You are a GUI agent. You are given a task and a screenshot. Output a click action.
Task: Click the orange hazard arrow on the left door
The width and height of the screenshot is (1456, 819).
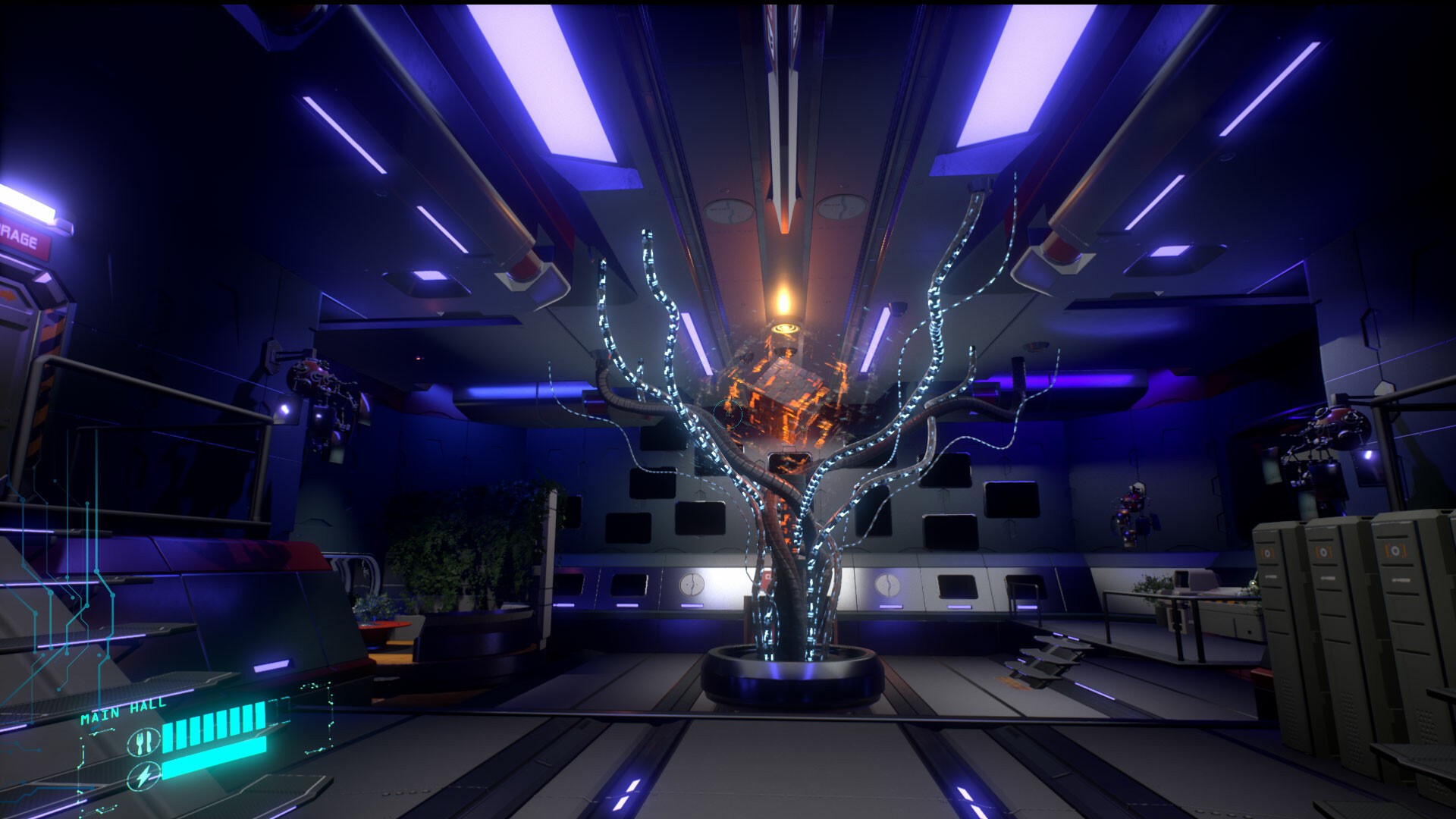click(x=10, y=294)
